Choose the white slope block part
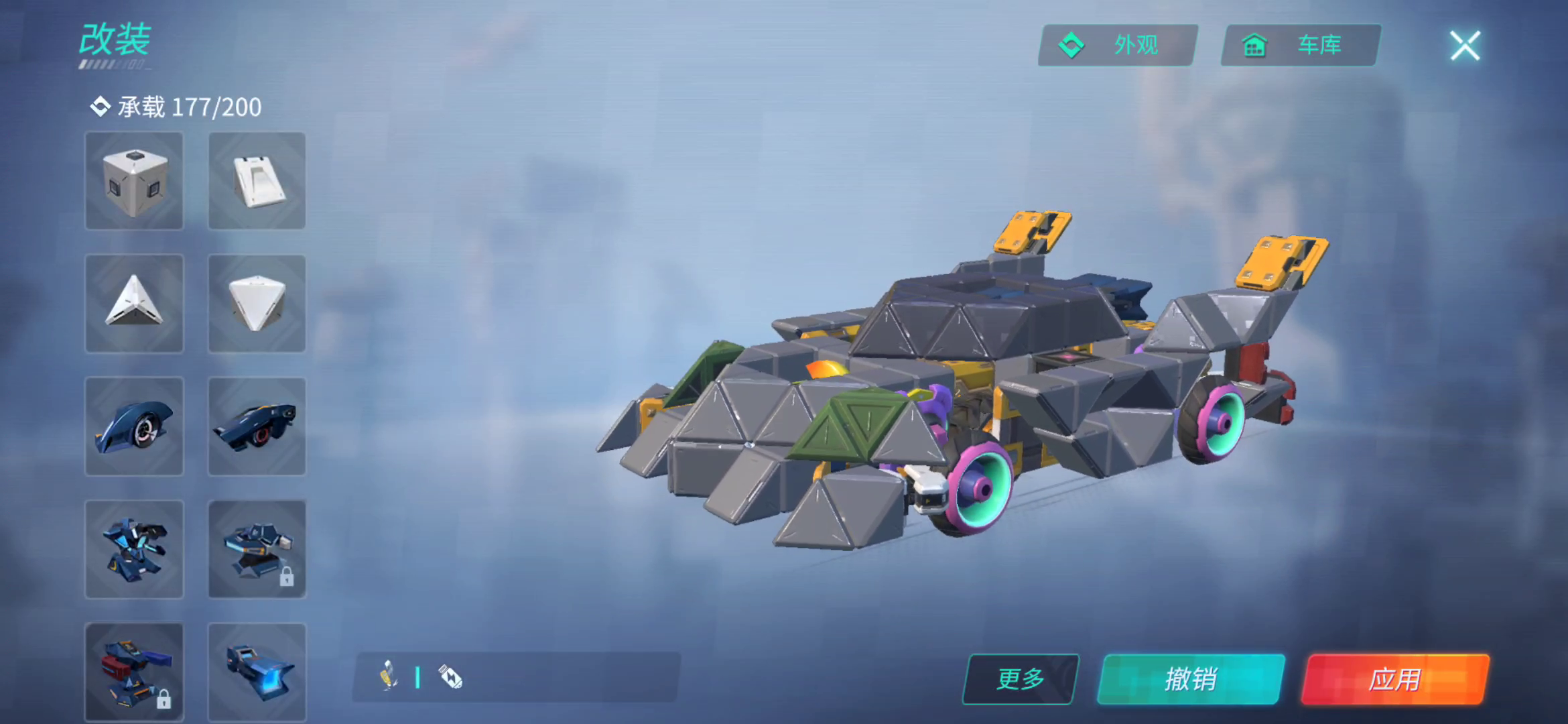 257,181
